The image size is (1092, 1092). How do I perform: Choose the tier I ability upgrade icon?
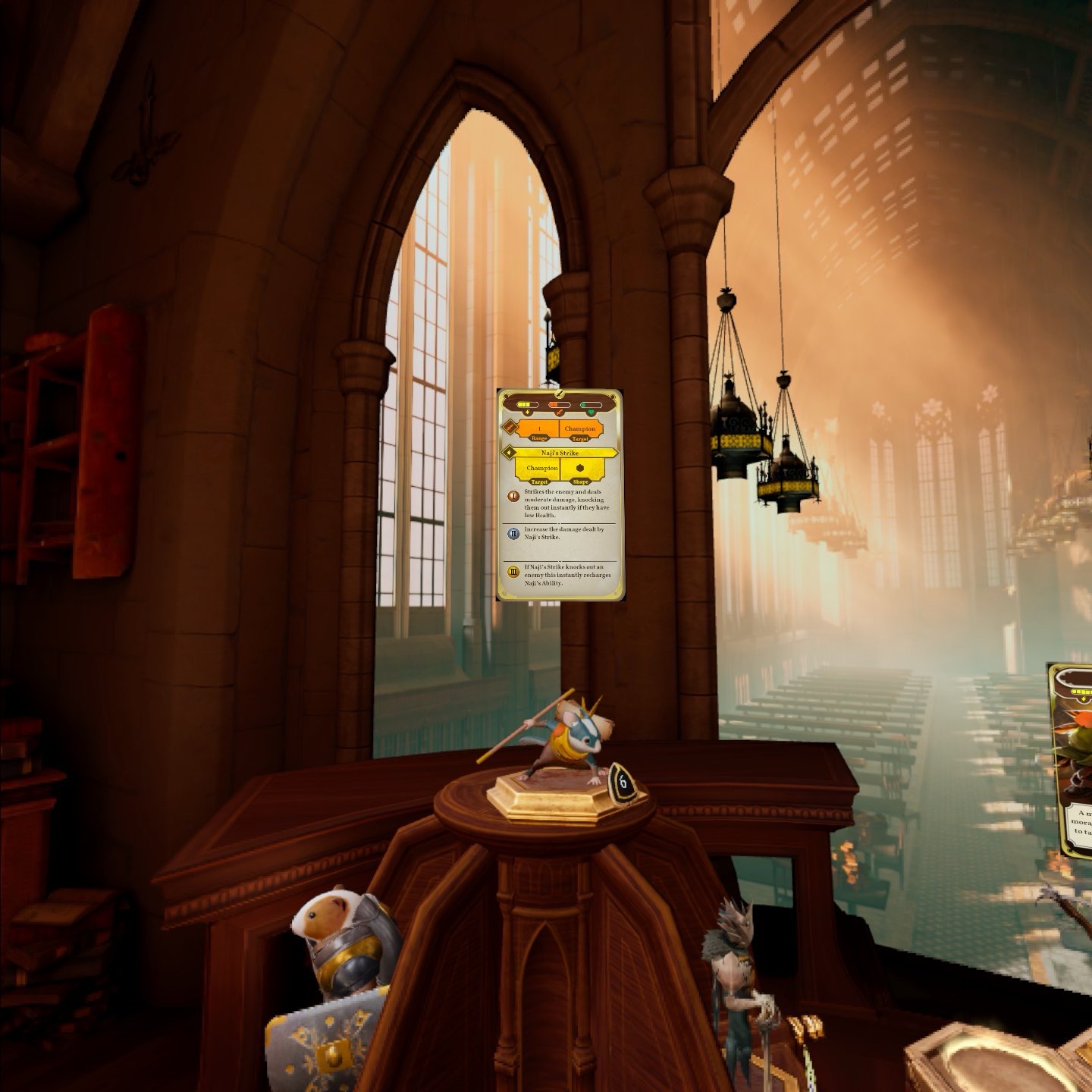click(x=513, y=495)
